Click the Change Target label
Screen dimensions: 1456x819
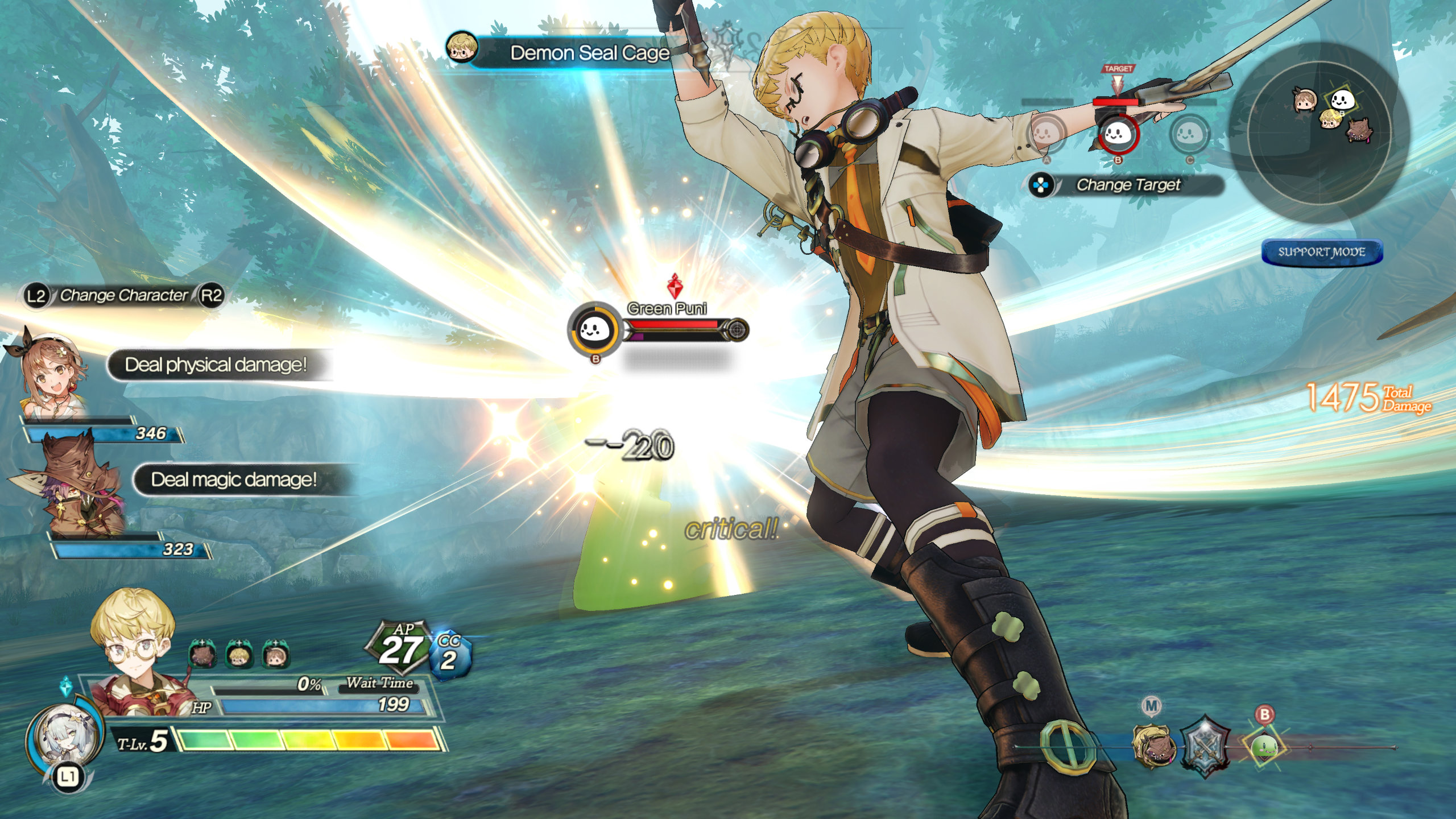coord(1128,185)
